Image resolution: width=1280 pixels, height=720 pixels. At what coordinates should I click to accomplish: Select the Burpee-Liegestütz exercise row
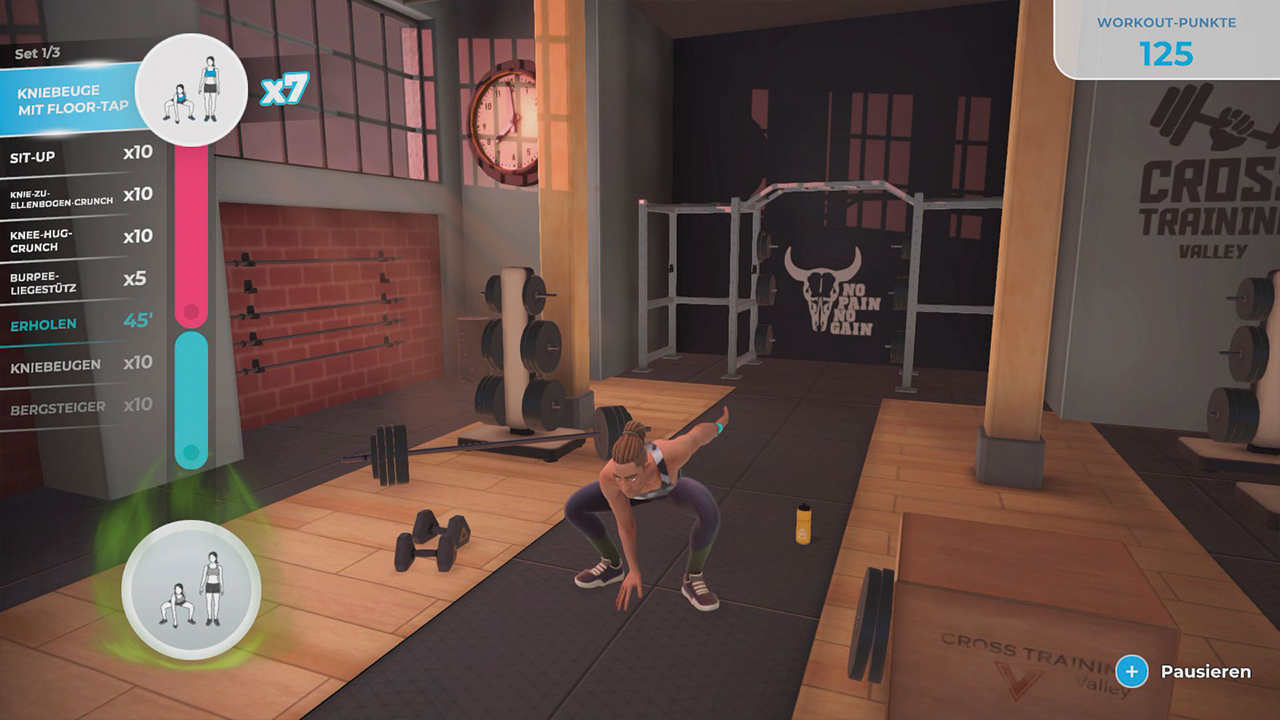pos(80,280)
